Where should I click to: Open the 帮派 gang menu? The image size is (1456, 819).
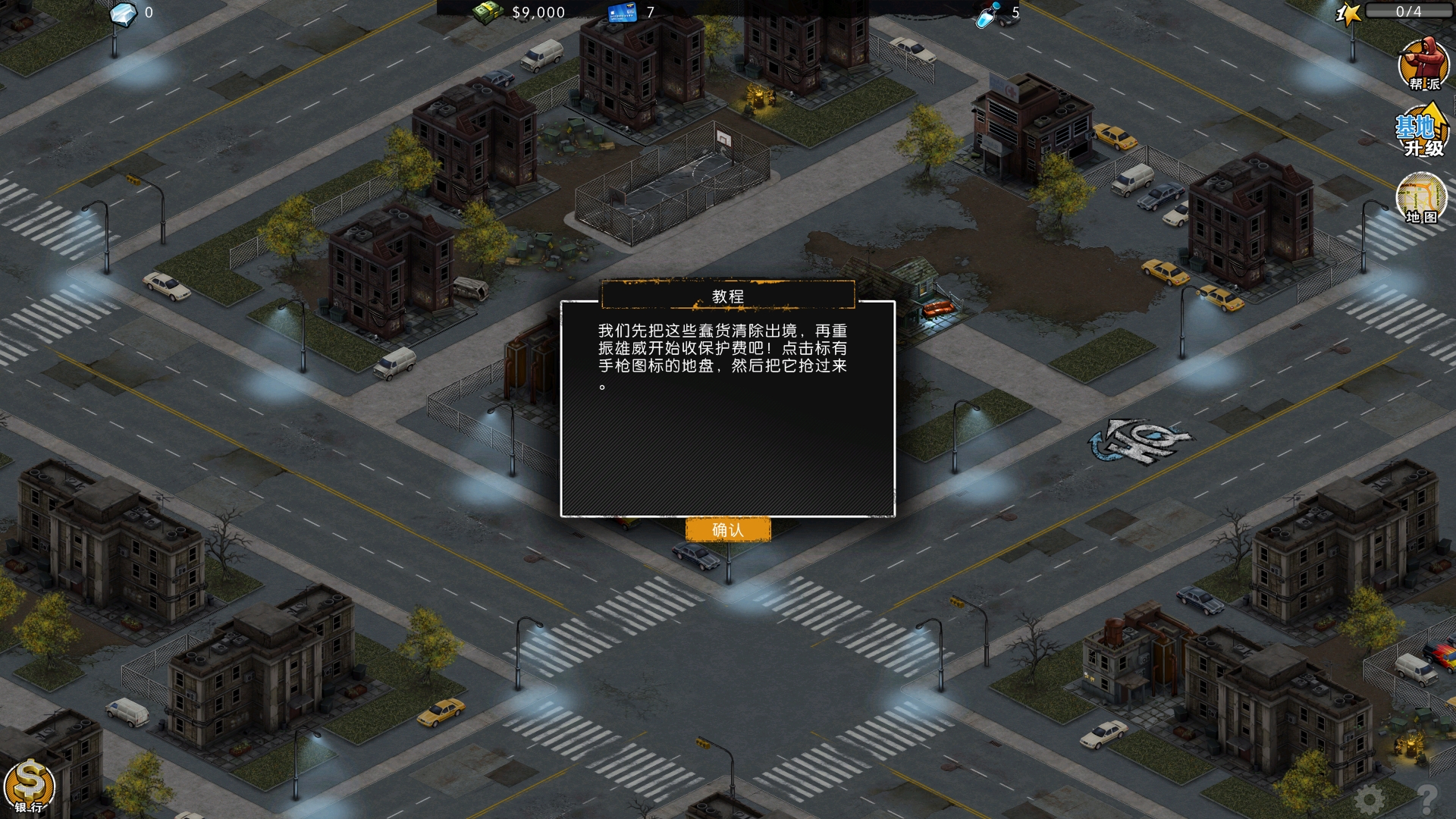[1423, 64]
